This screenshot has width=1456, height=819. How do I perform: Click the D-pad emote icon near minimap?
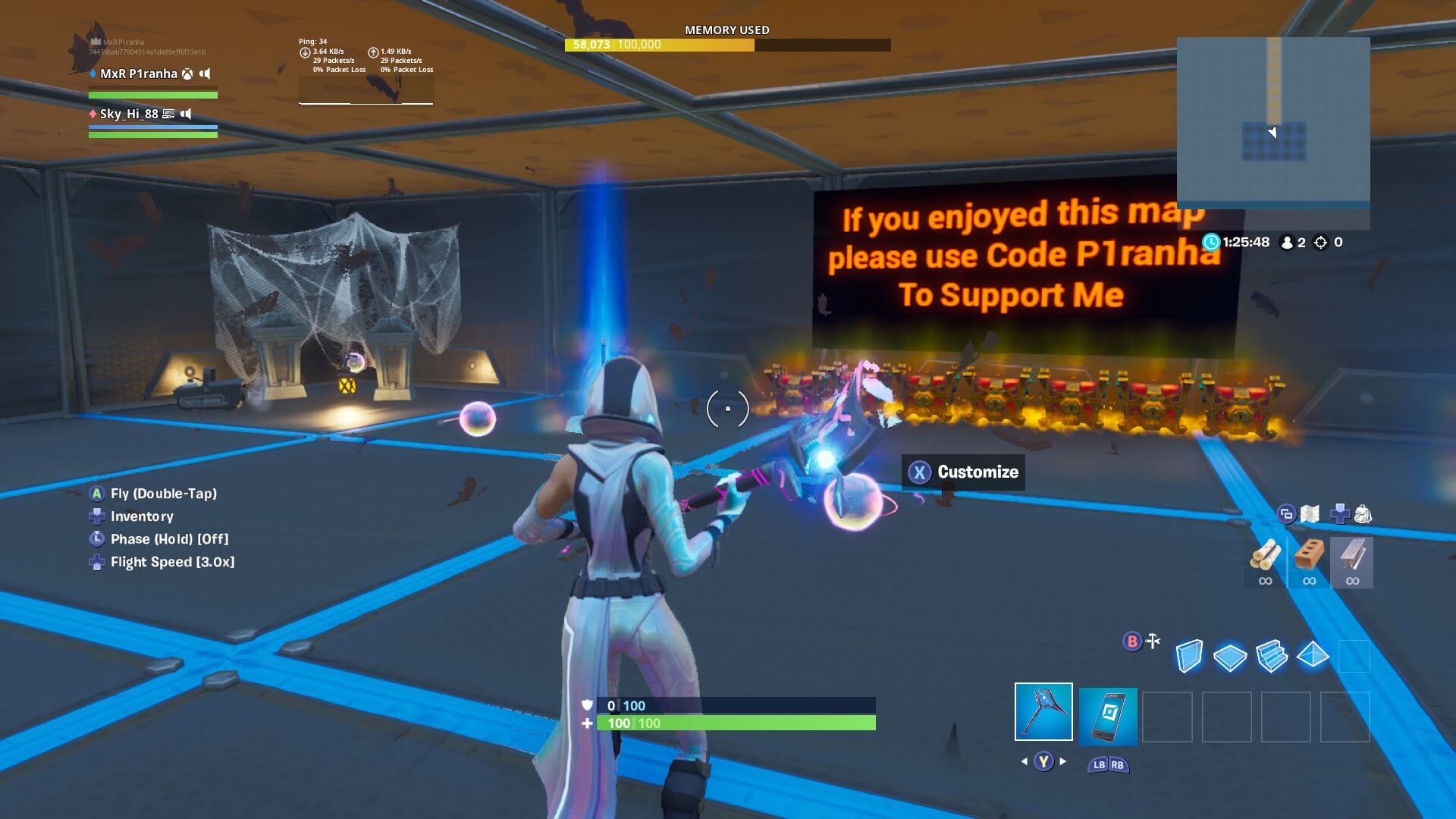1341,514
